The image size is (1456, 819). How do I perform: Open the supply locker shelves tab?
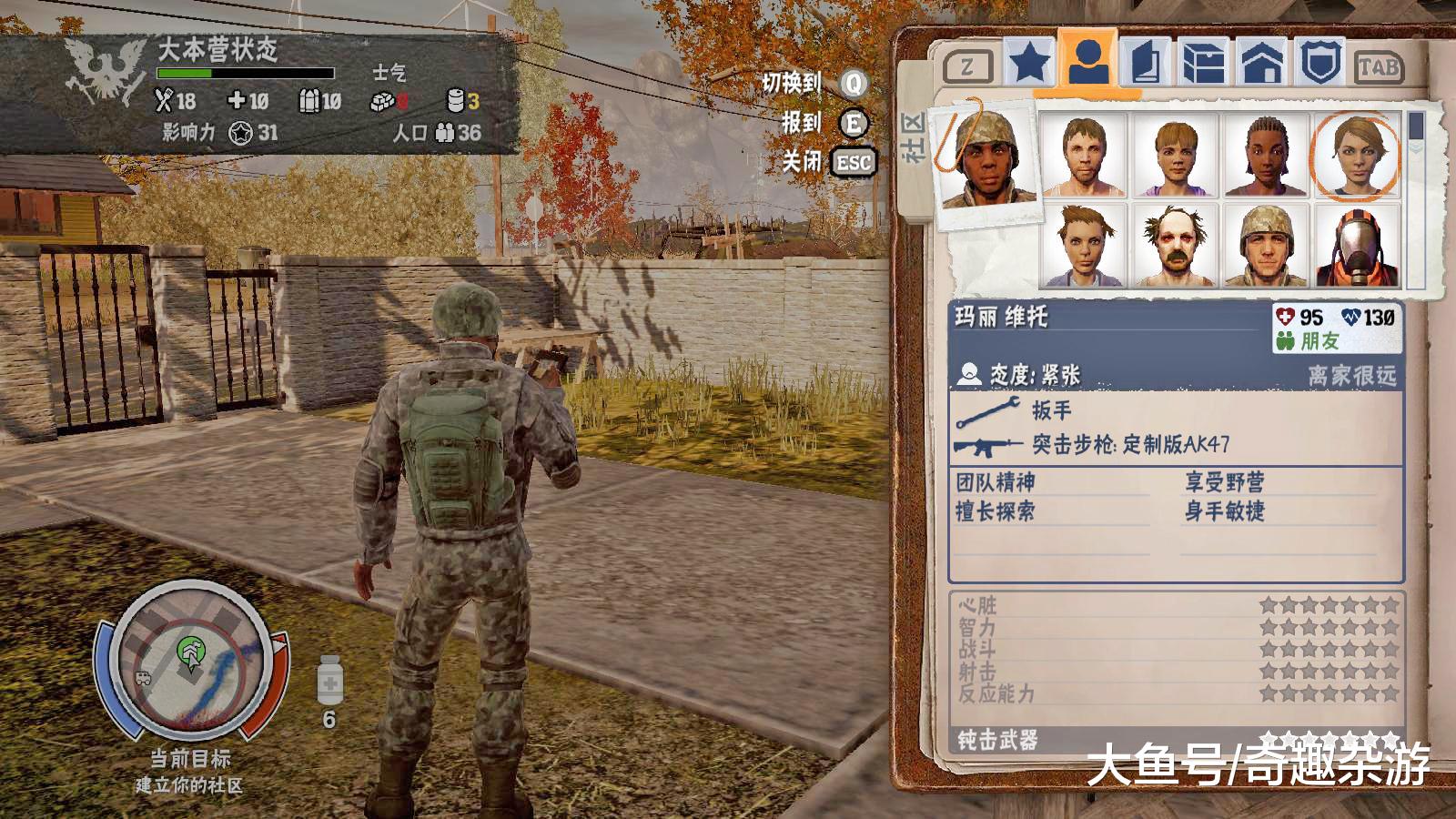coord(1204,62)
